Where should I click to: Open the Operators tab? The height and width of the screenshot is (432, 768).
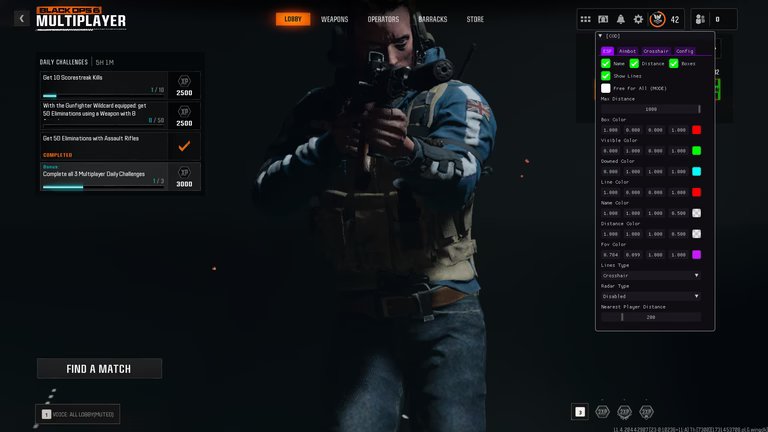tap(383, 19)
